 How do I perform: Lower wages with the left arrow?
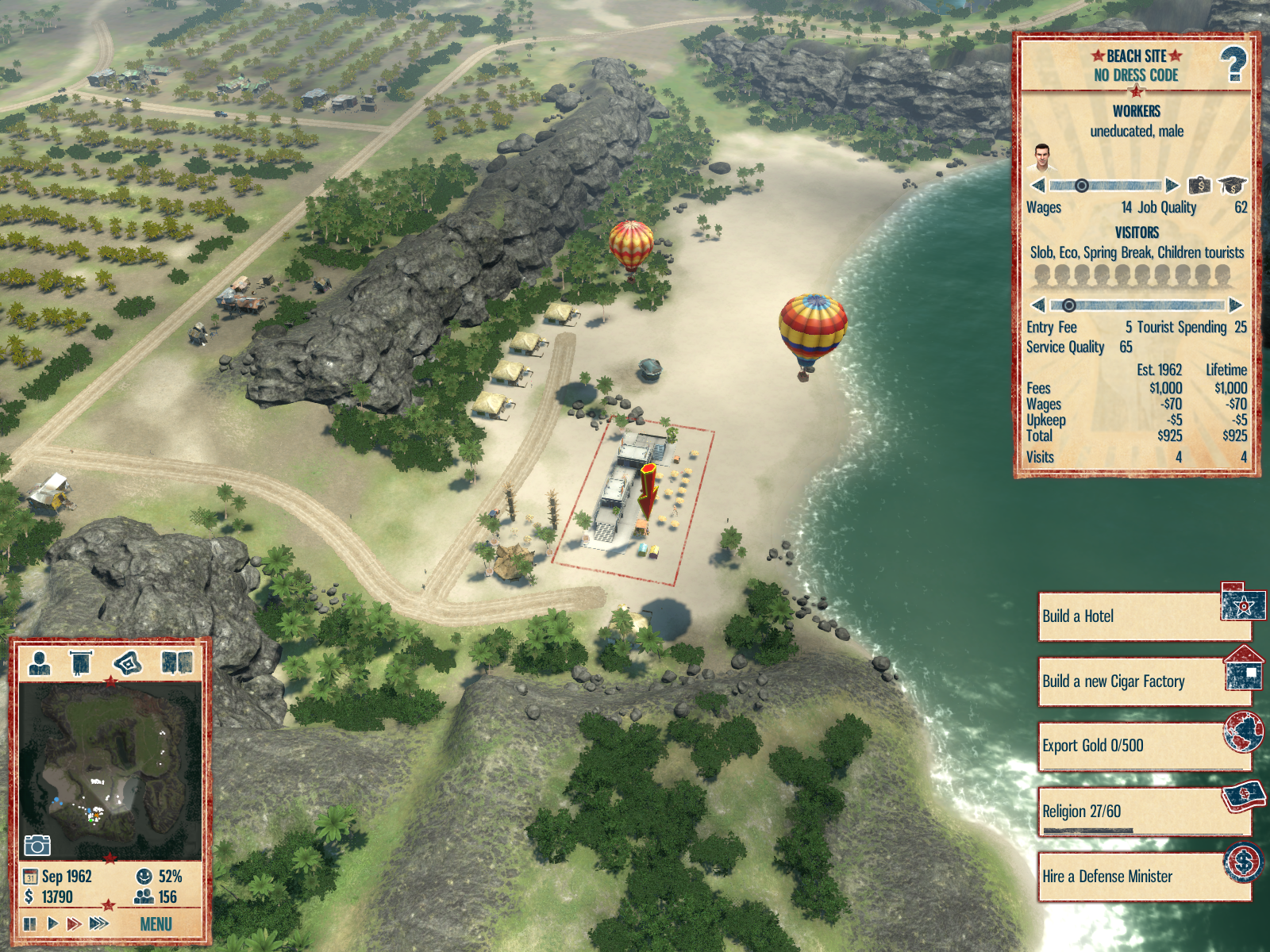coord(1038,186)
